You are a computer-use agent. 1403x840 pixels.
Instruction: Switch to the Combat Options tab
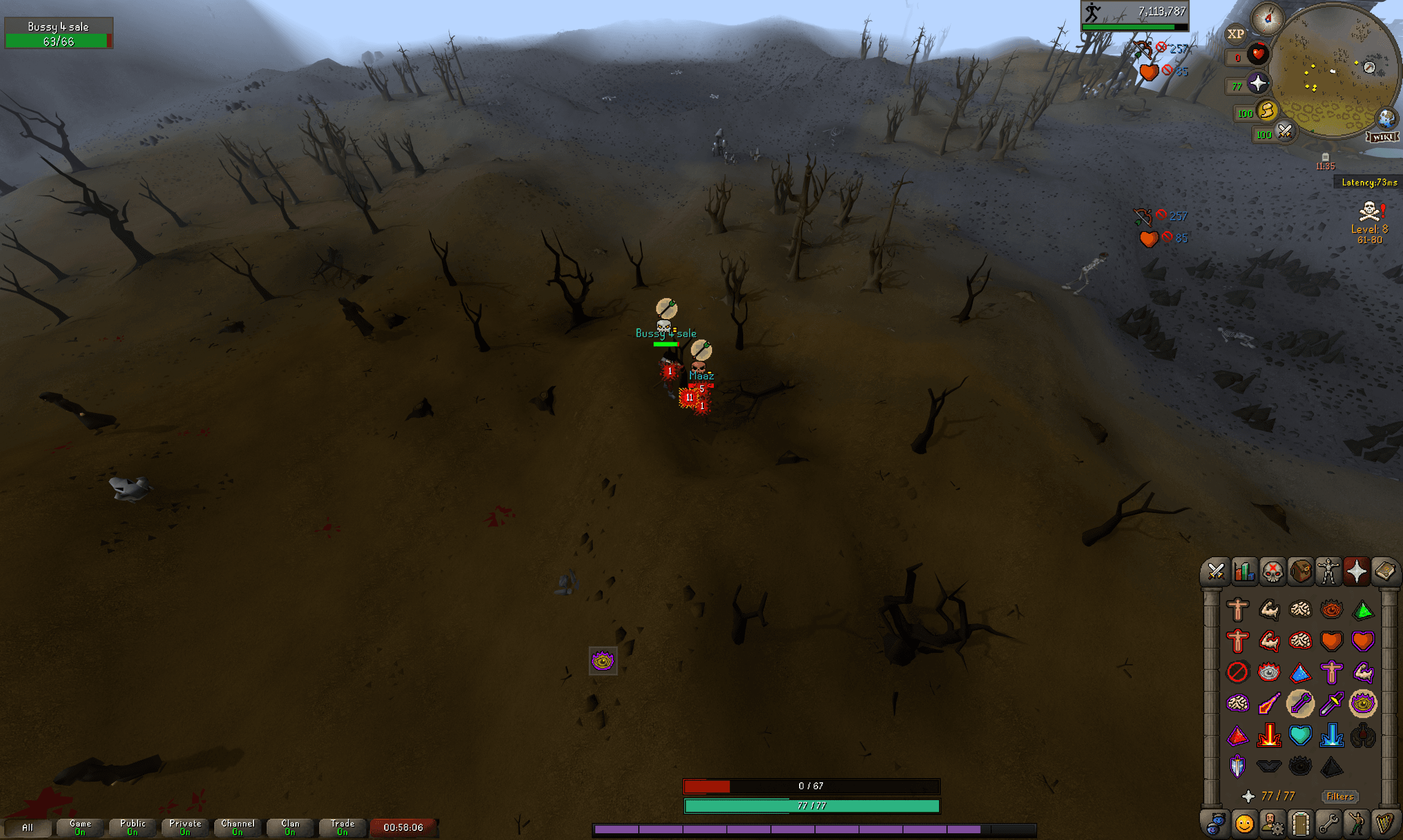[x=1216, y=572]
